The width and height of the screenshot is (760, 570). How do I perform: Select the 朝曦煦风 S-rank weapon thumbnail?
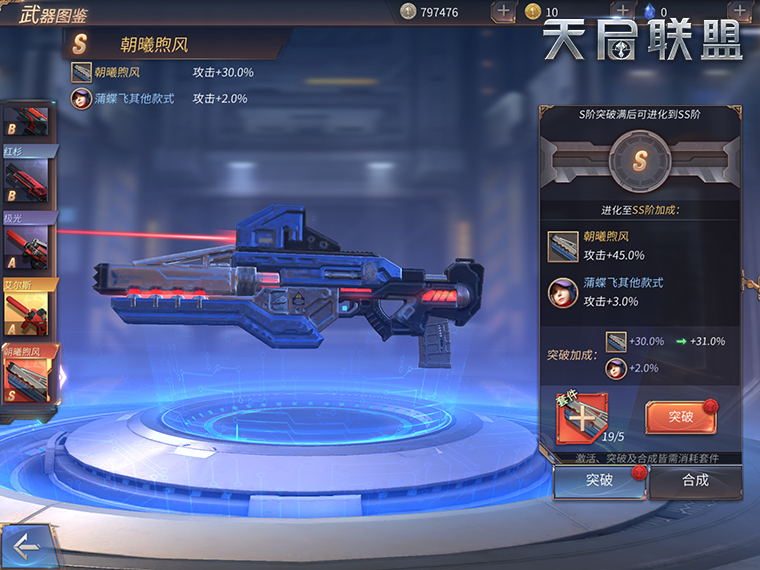[x=29, y=381]
